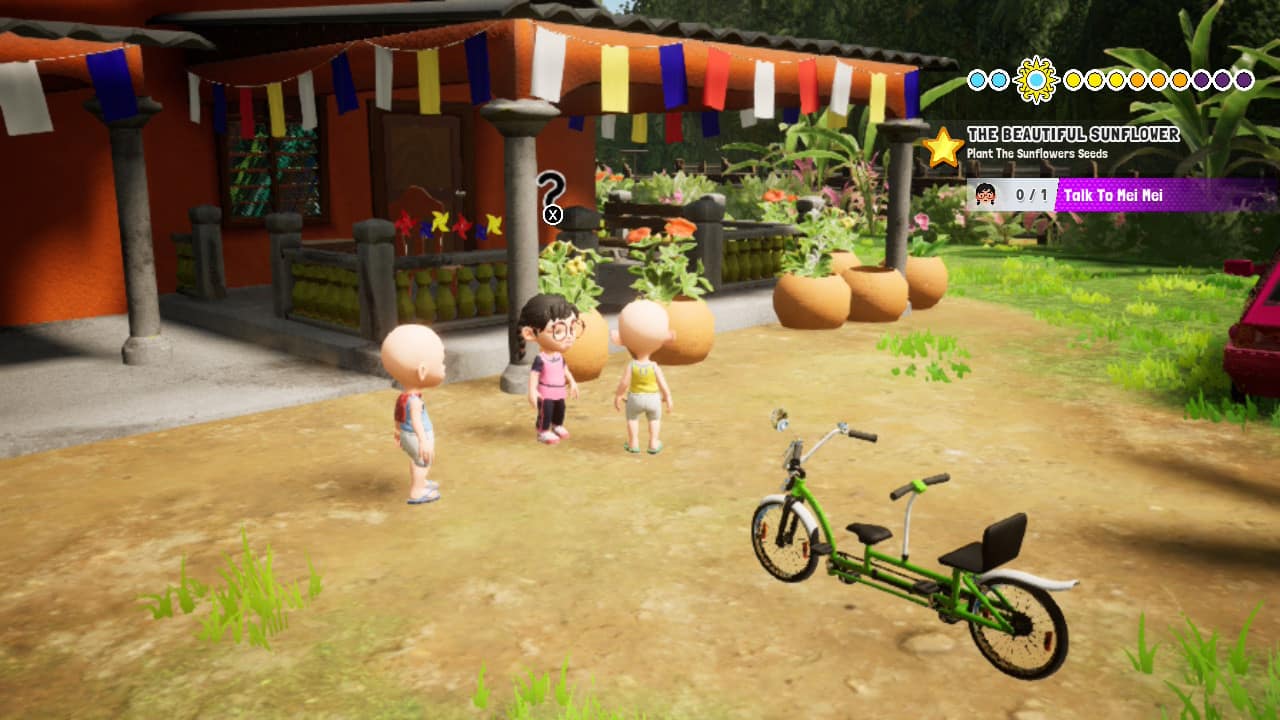
Task: Click the day progress circle strip
Action: point(1110,80)
